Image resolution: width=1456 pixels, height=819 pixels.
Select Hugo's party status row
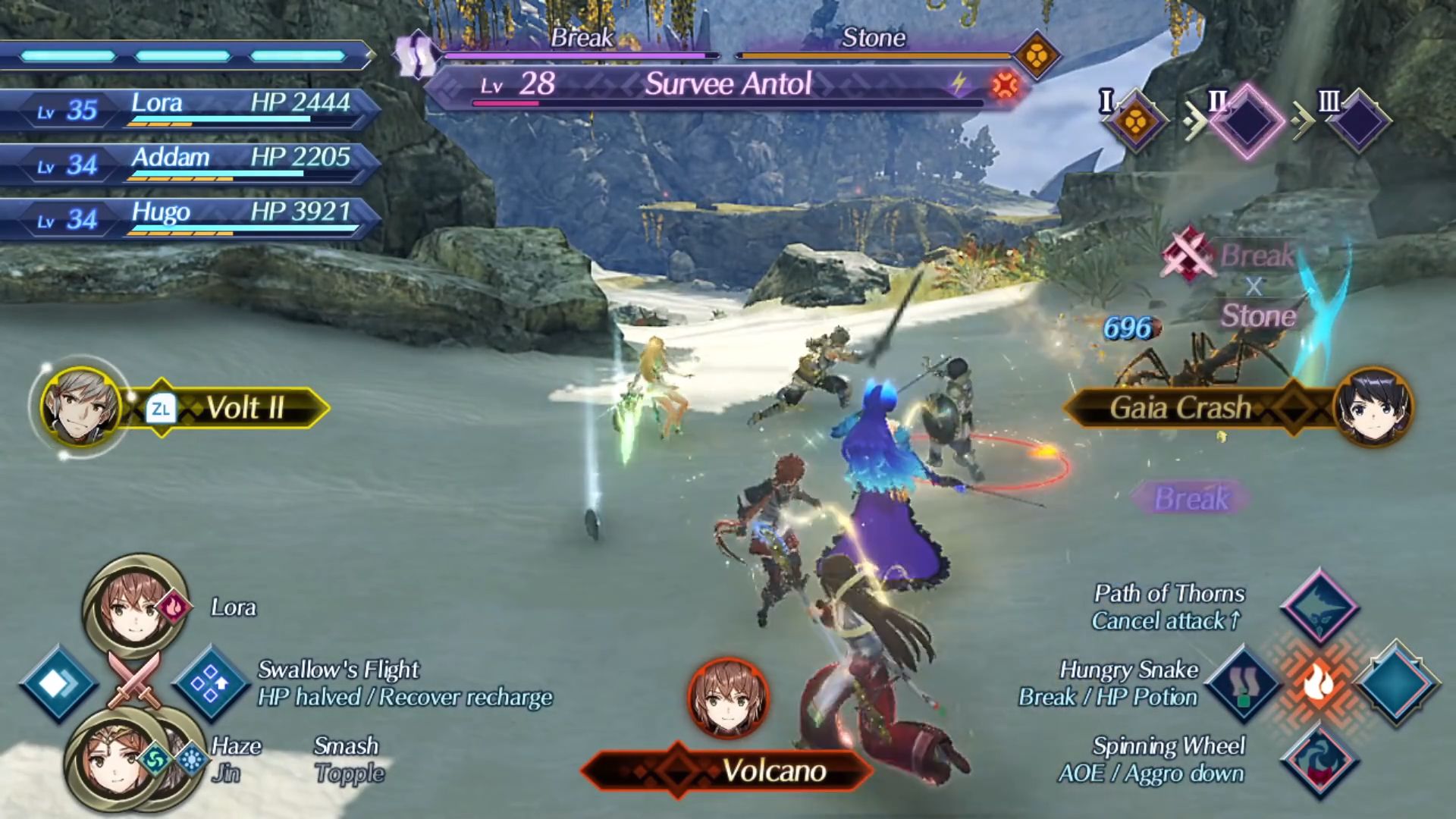coord(190,218)
